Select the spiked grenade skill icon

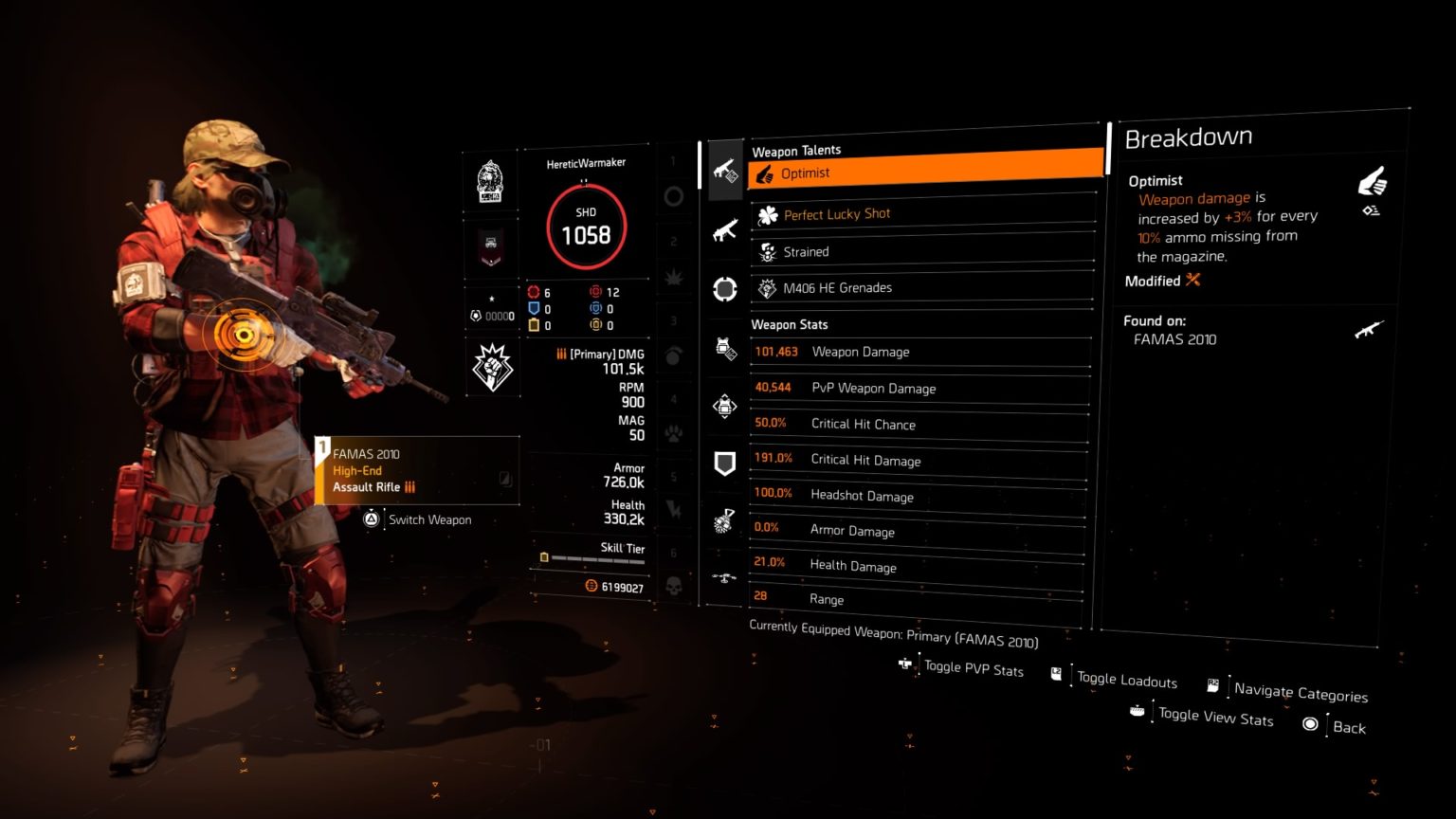click(x=725, y=518)
